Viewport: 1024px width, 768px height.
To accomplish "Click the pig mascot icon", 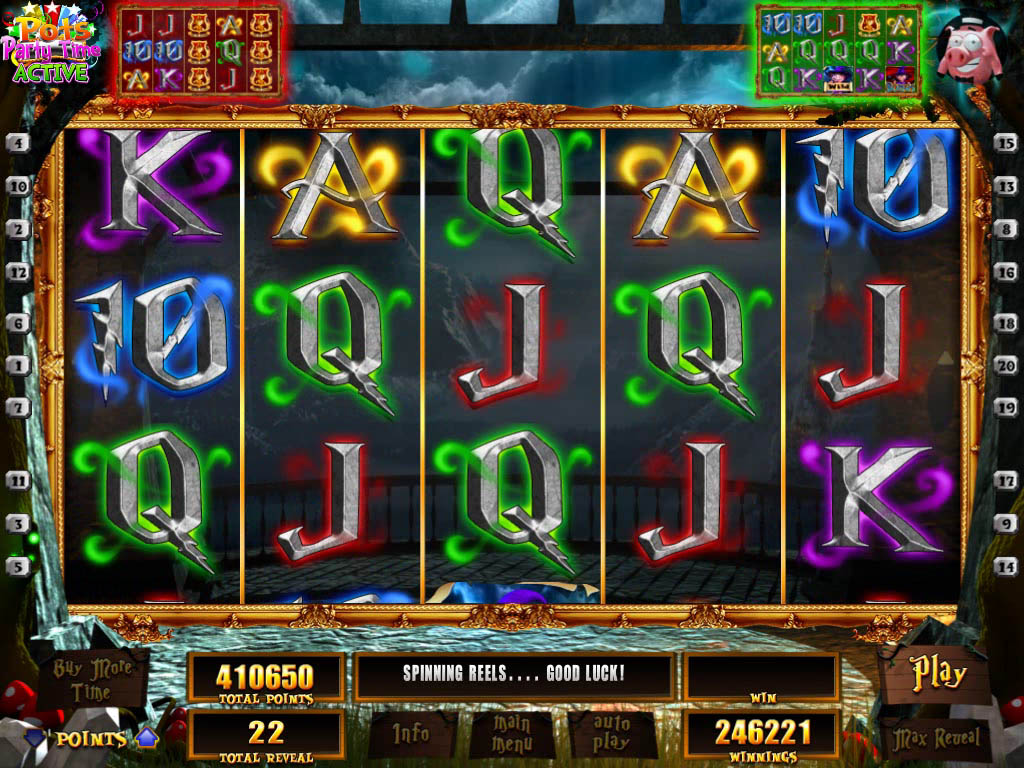I will tap(967, 52).
